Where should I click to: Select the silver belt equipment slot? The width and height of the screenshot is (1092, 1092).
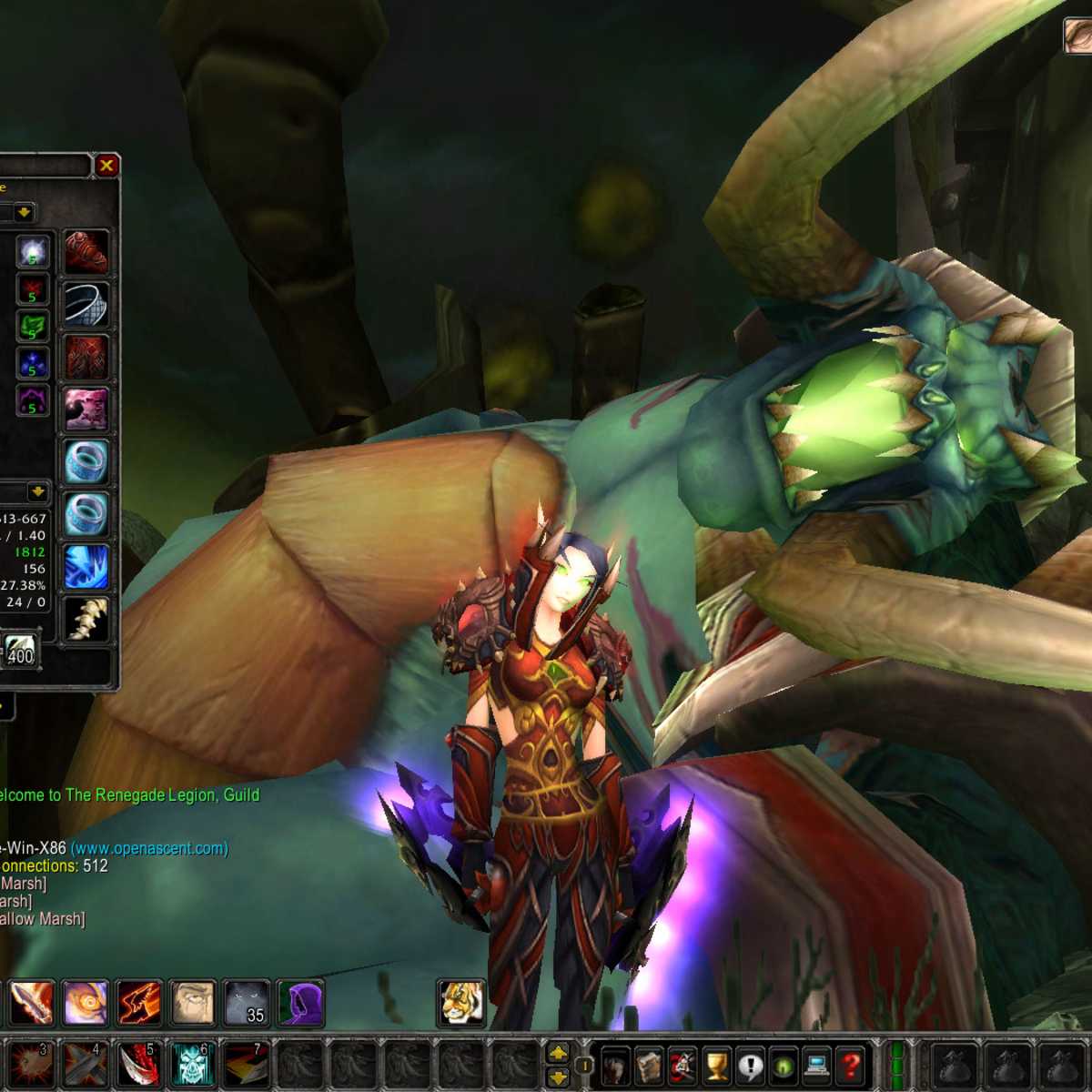(x=86, y=305)
